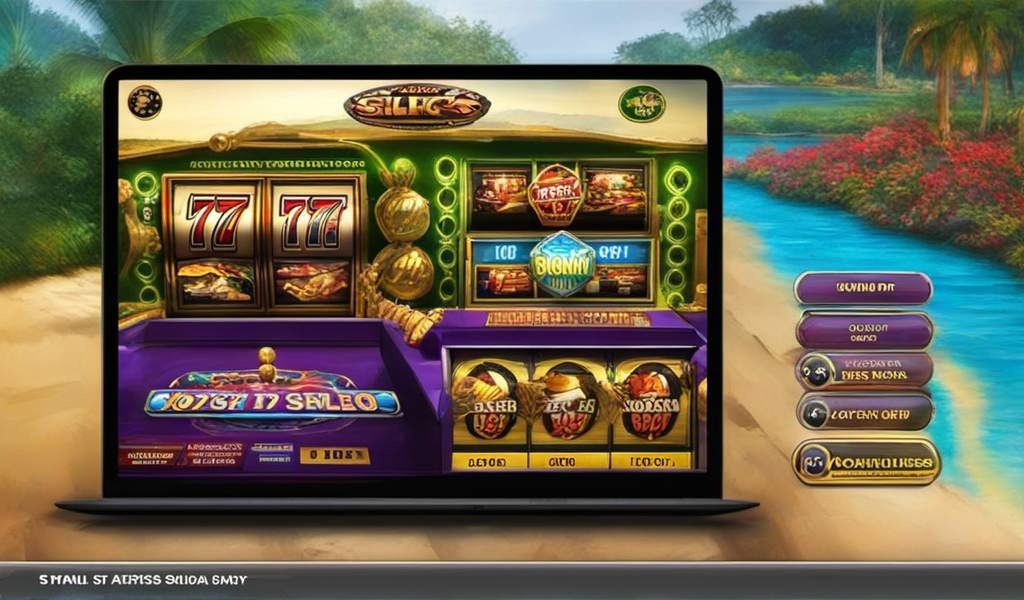
Task: Click the dark round emblem with gold rim
Action: [x=145, y=102]
